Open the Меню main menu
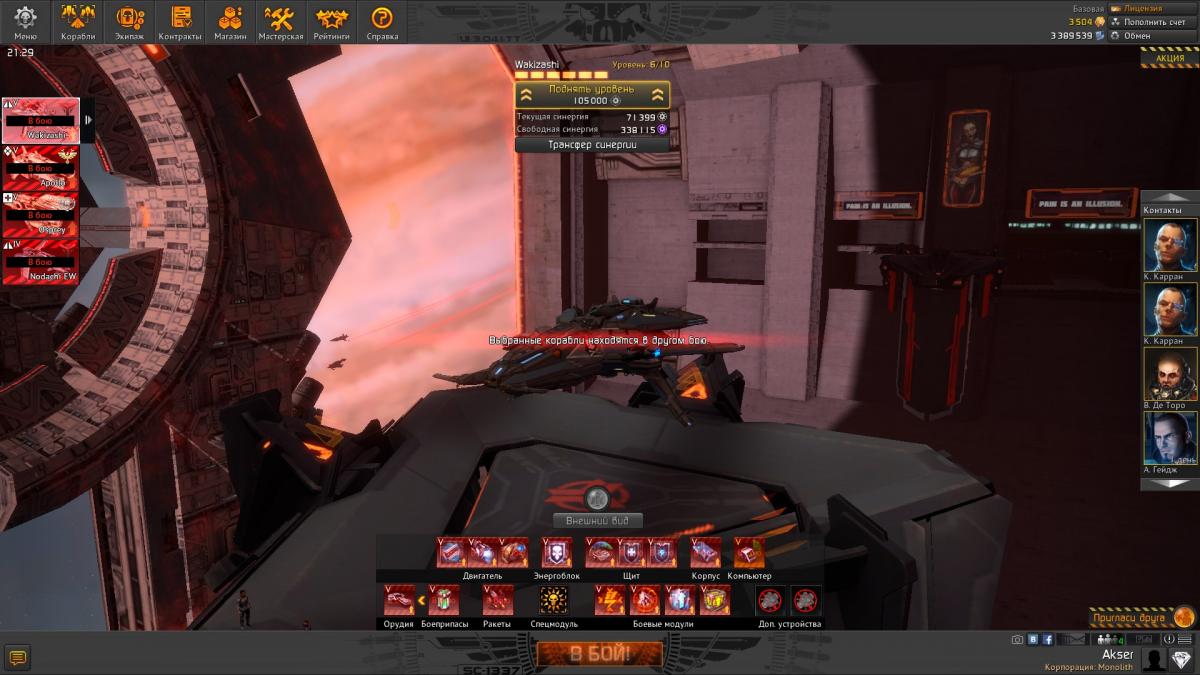Screen dimensions: 1200x675 point(25,22)
